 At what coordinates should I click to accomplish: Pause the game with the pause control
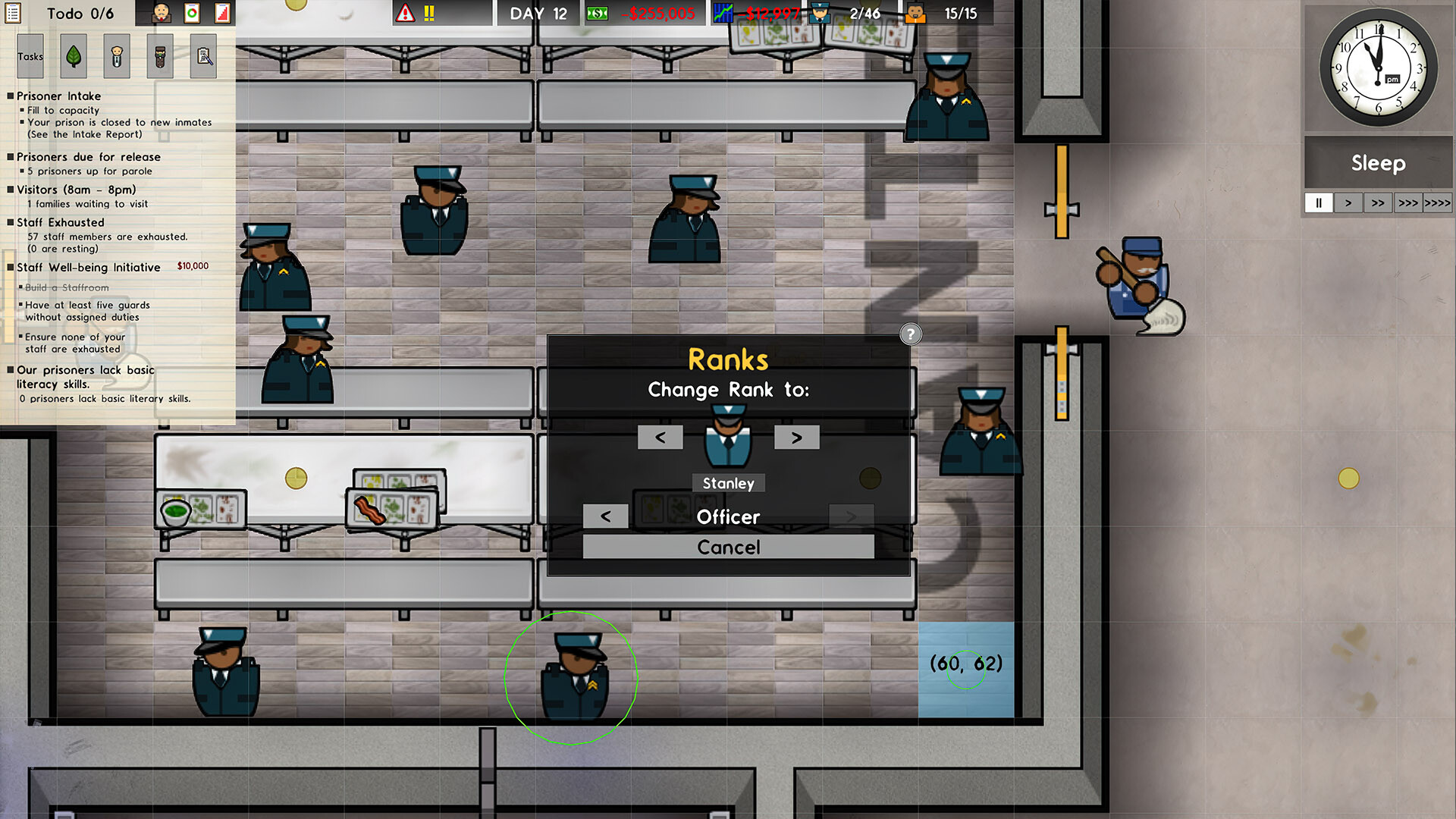pyautogui.click(x=1318, y=202)
